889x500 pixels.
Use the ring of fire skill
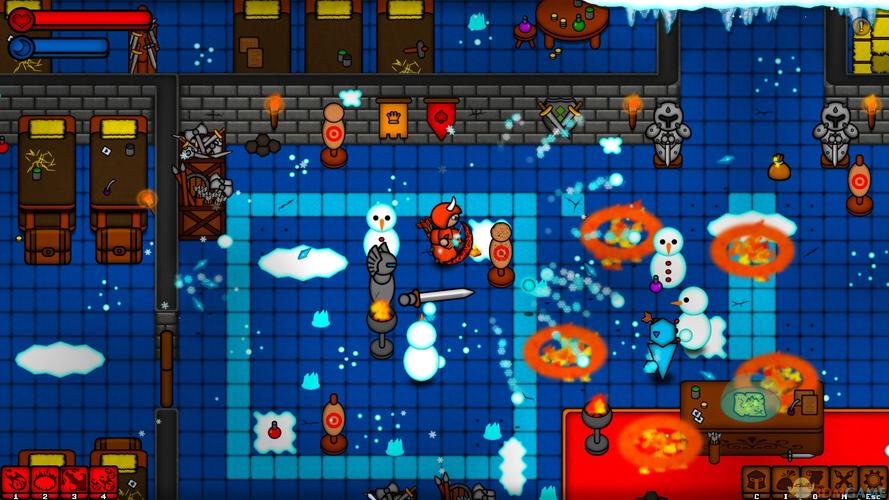[44, 481]
